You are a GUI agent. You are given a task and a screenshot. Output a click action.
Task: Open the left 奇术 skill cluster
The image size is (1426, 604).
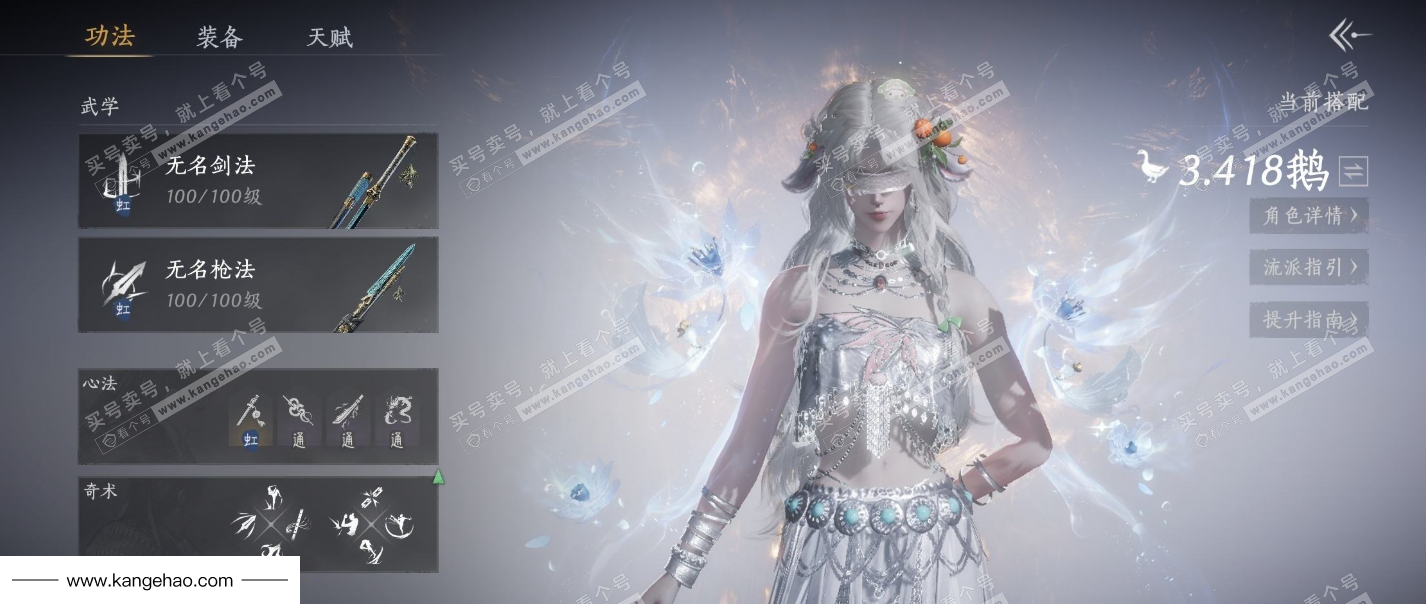pos(269,522)
